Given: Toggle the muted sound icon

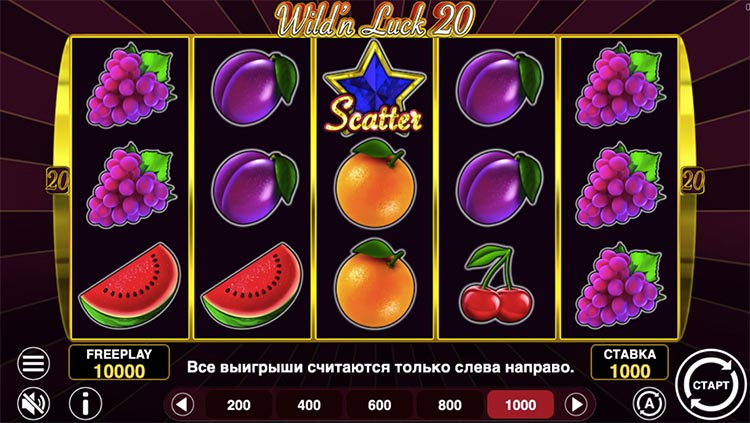Looking at the screenshot, I should pos(34,403).
